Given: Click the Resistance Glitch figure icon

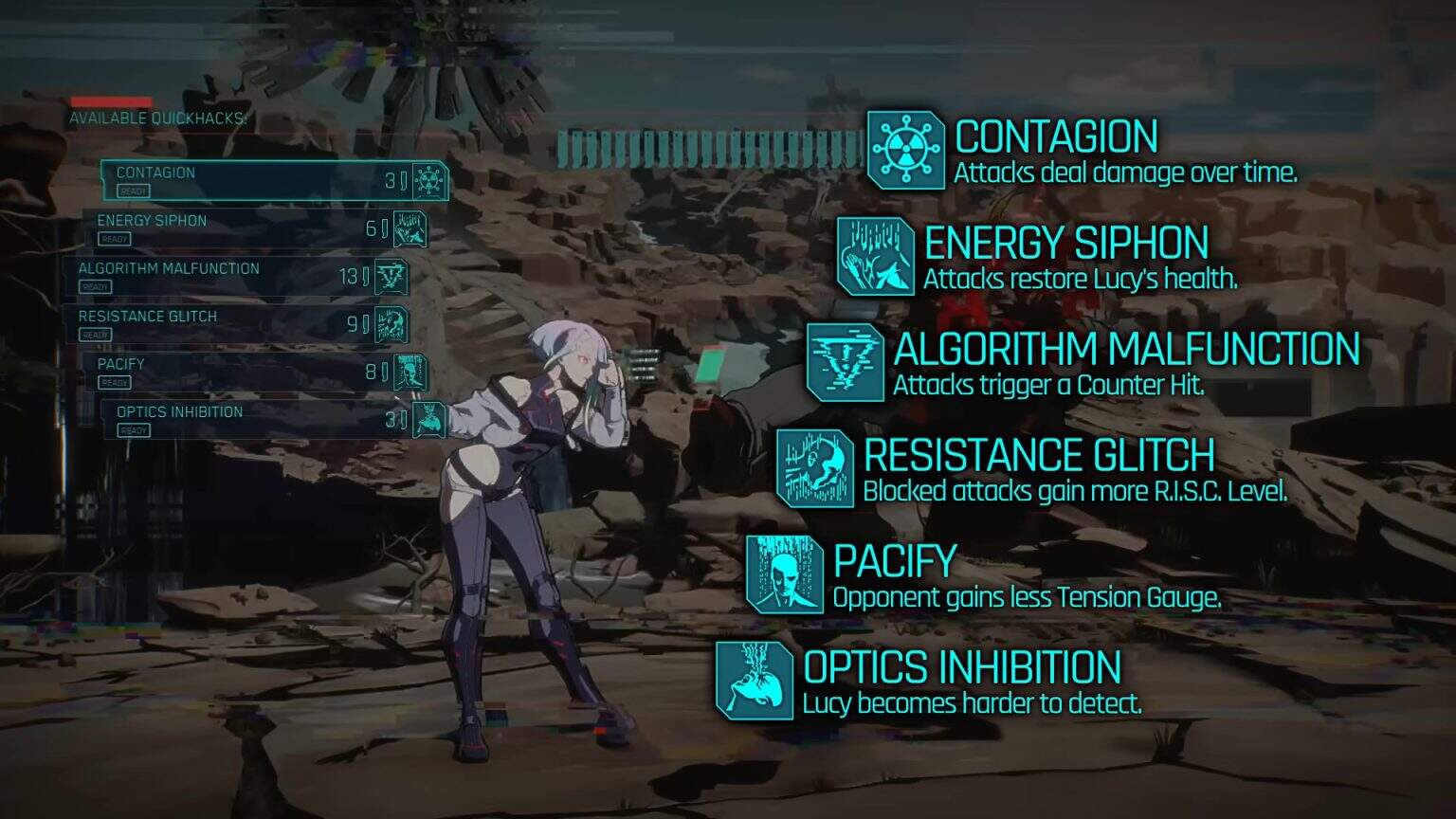Looking at the screenshot, I should click(812, 468).
